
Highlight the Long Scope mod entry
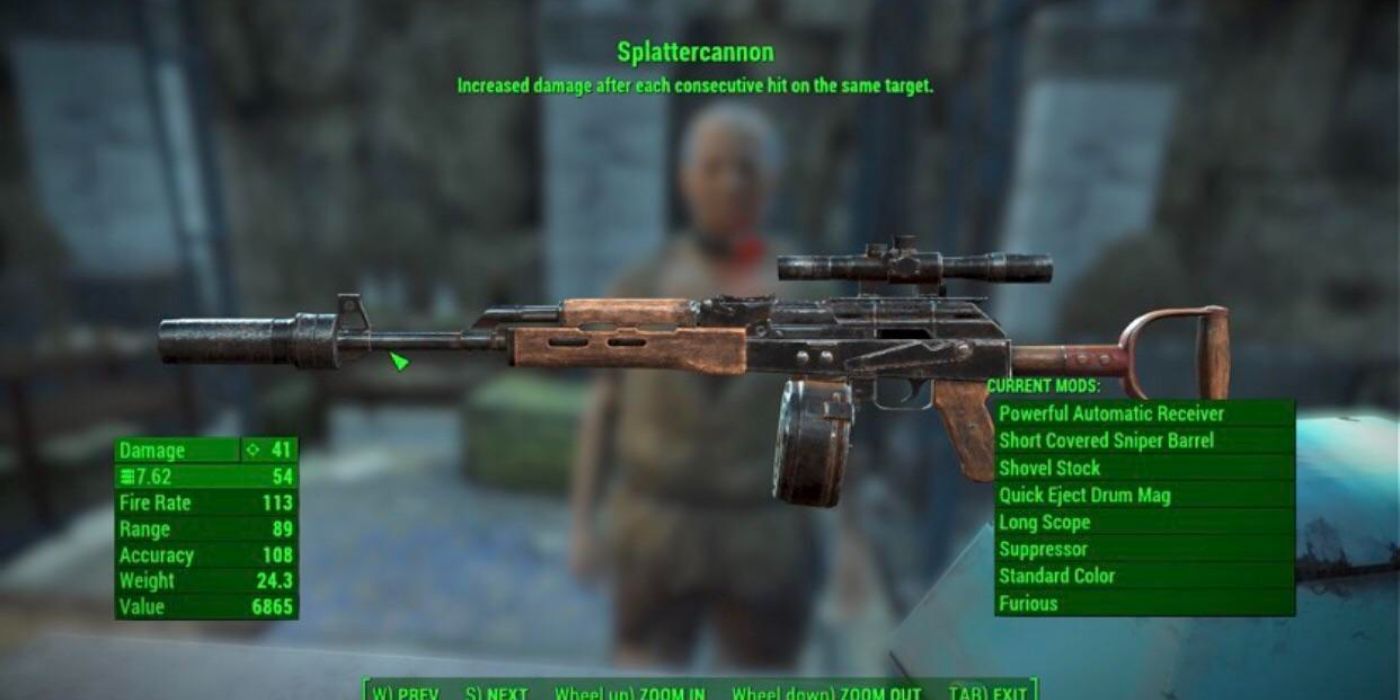click(1144, 522)
